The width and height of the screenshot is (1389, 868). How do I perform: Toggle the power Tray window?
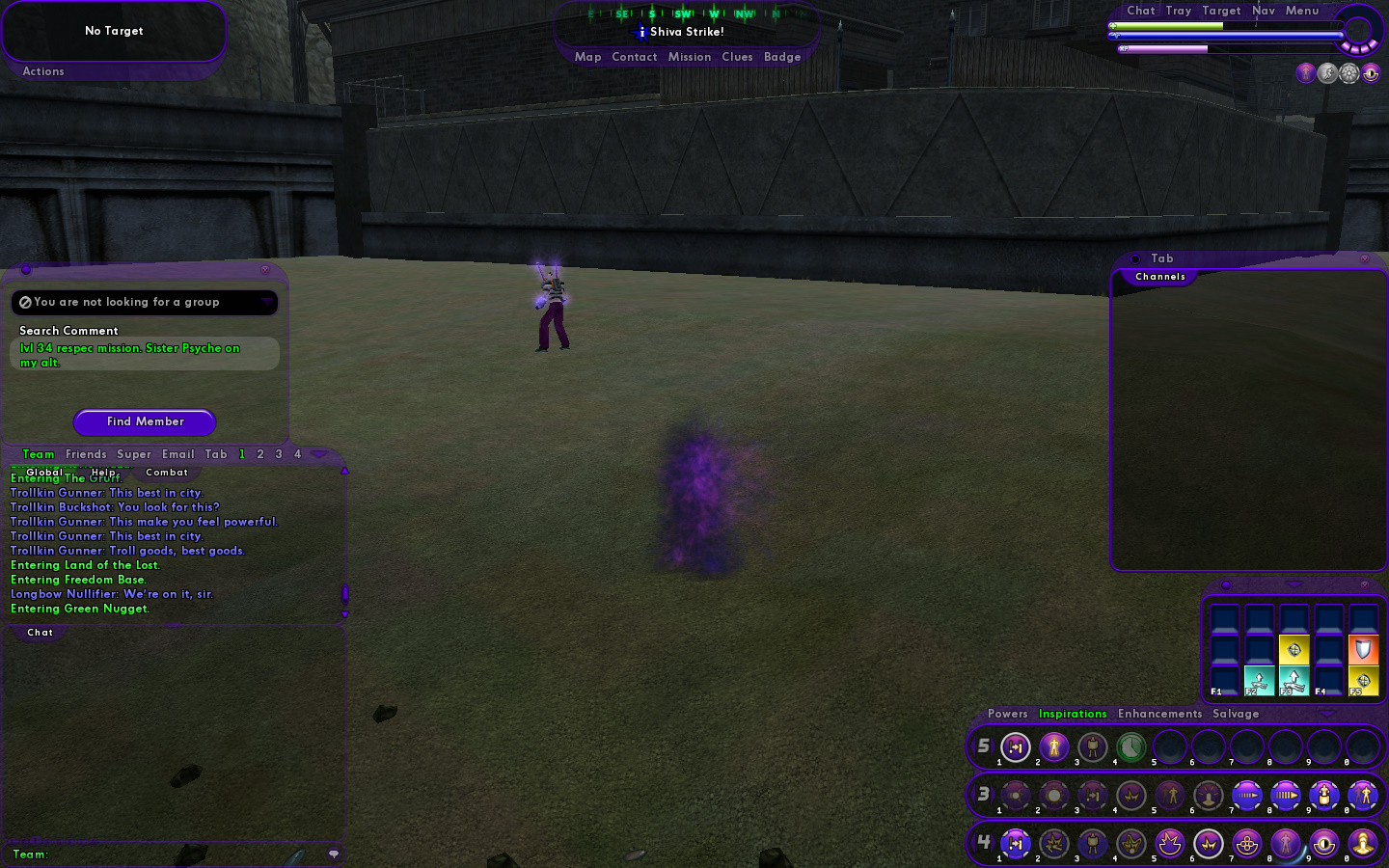1178,11
